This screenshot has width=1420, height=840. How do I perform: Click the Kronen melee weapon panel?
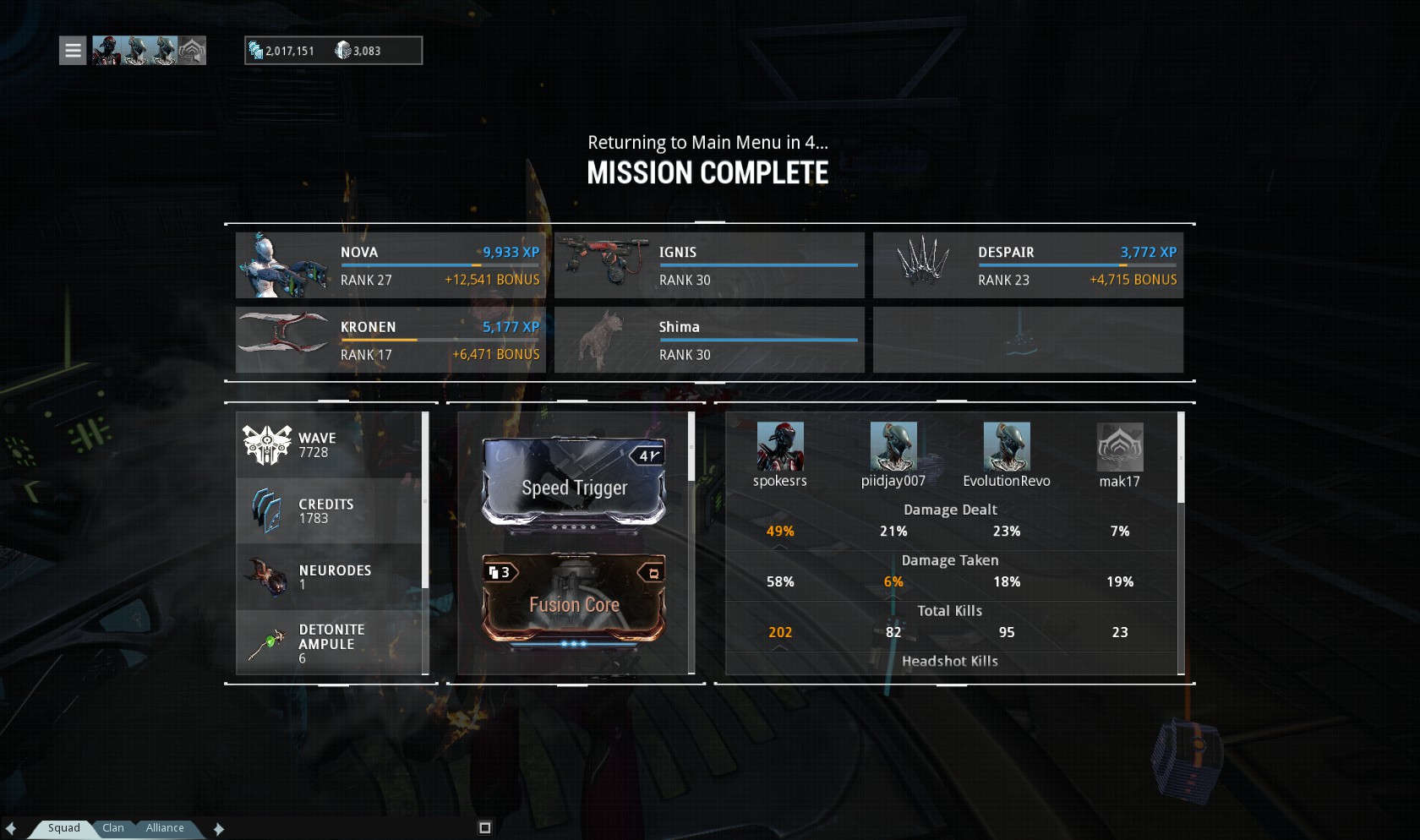(390, 340)
